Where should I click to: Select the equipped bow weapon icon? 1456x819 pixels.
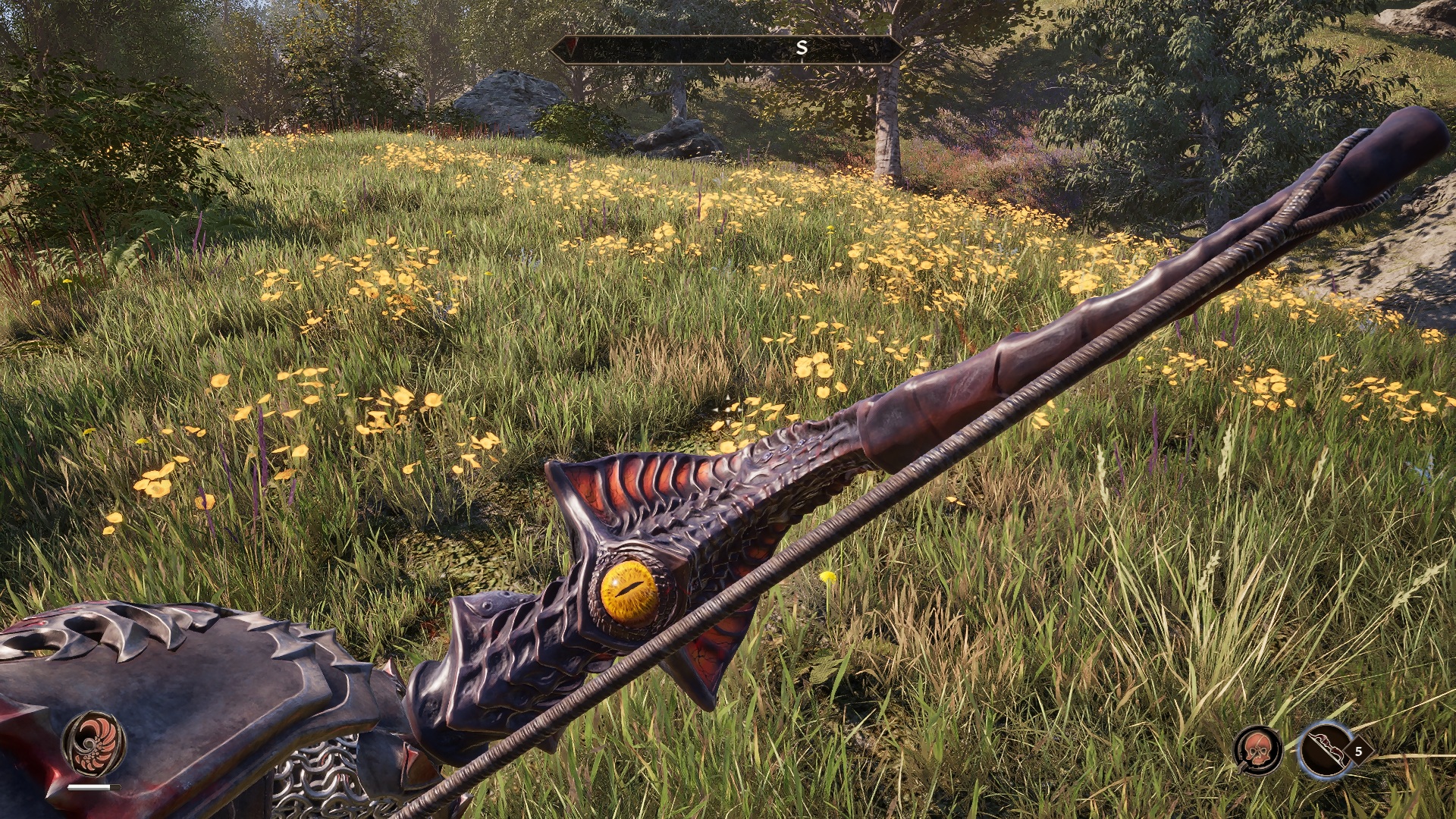tap(1325, 750)
